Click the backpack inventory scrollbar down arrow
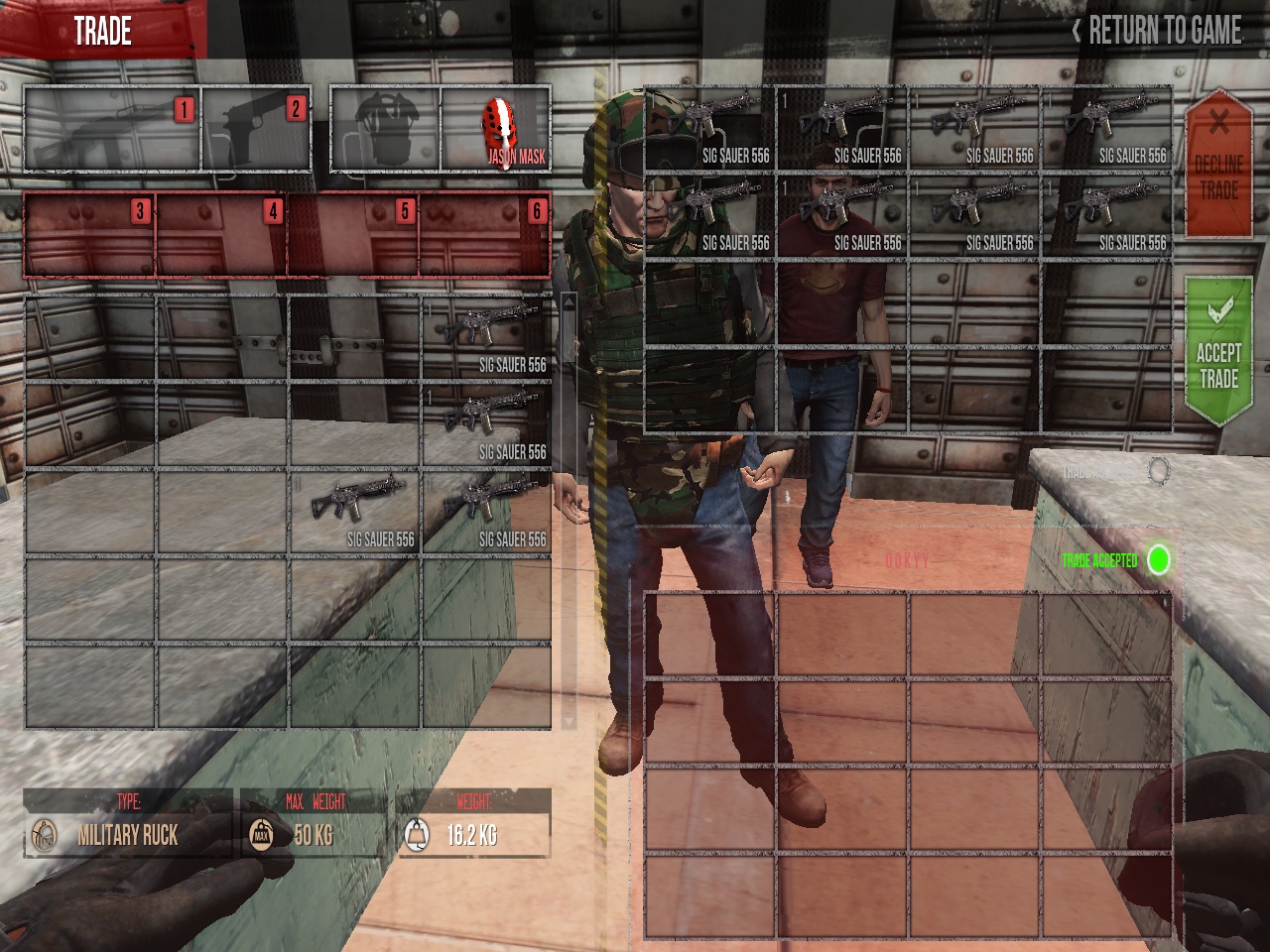 coord(569,719)
